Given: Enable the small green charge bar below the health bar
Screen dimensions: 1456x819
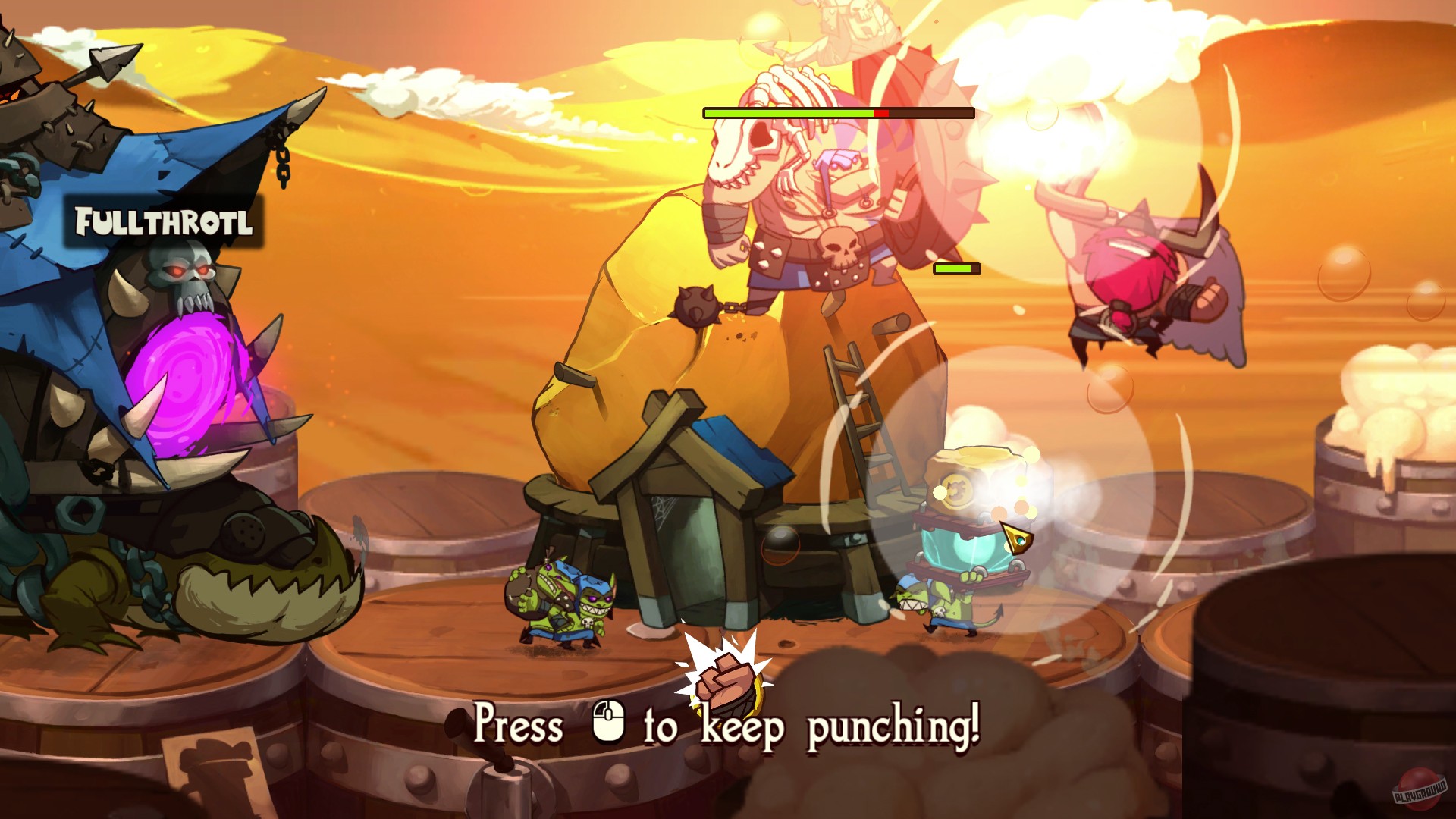Looking at the screenshot, I should (x=957, y=267).
